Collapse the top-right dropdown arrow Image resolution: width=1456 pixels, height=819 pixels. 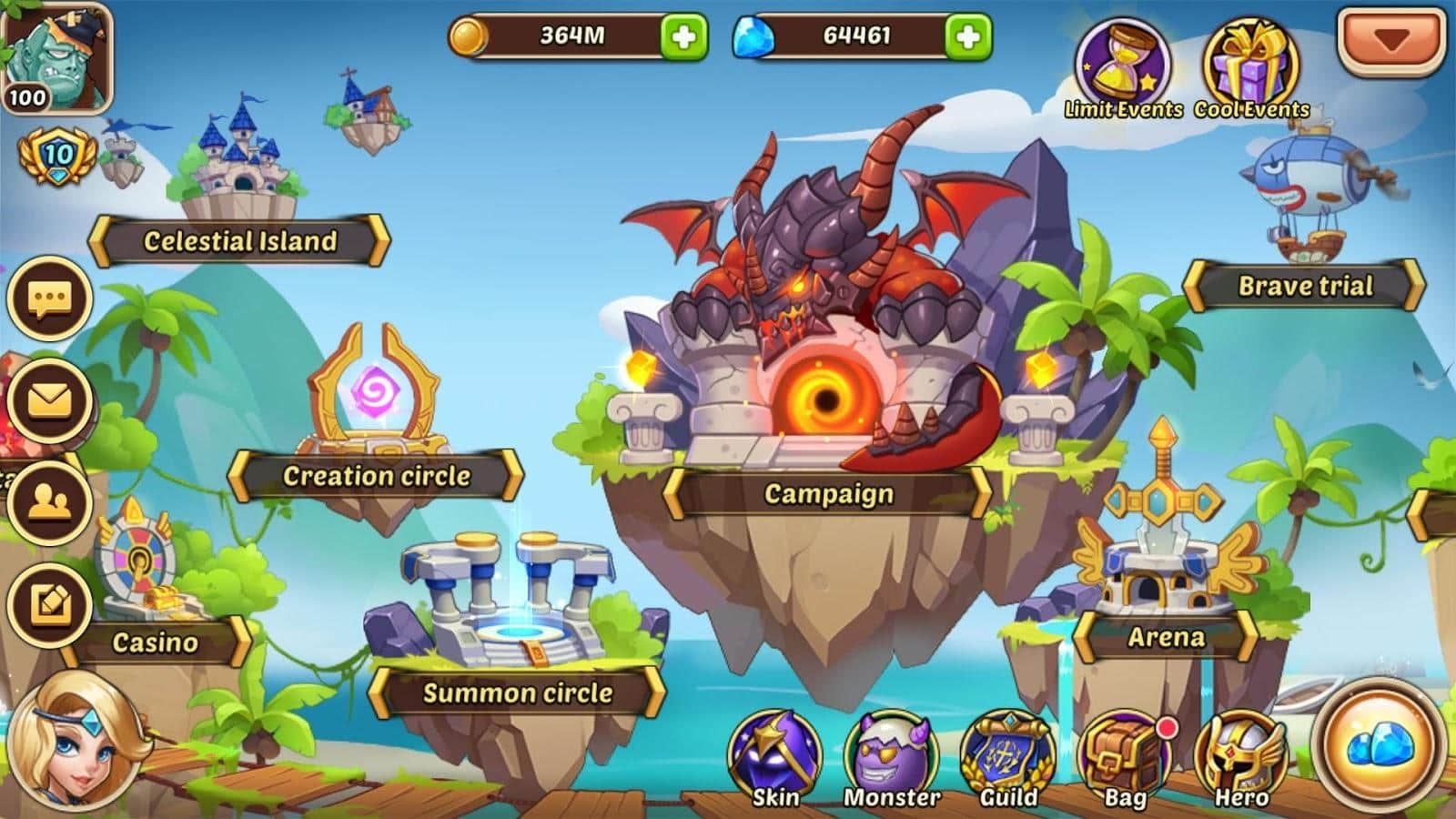[1391, 40]
